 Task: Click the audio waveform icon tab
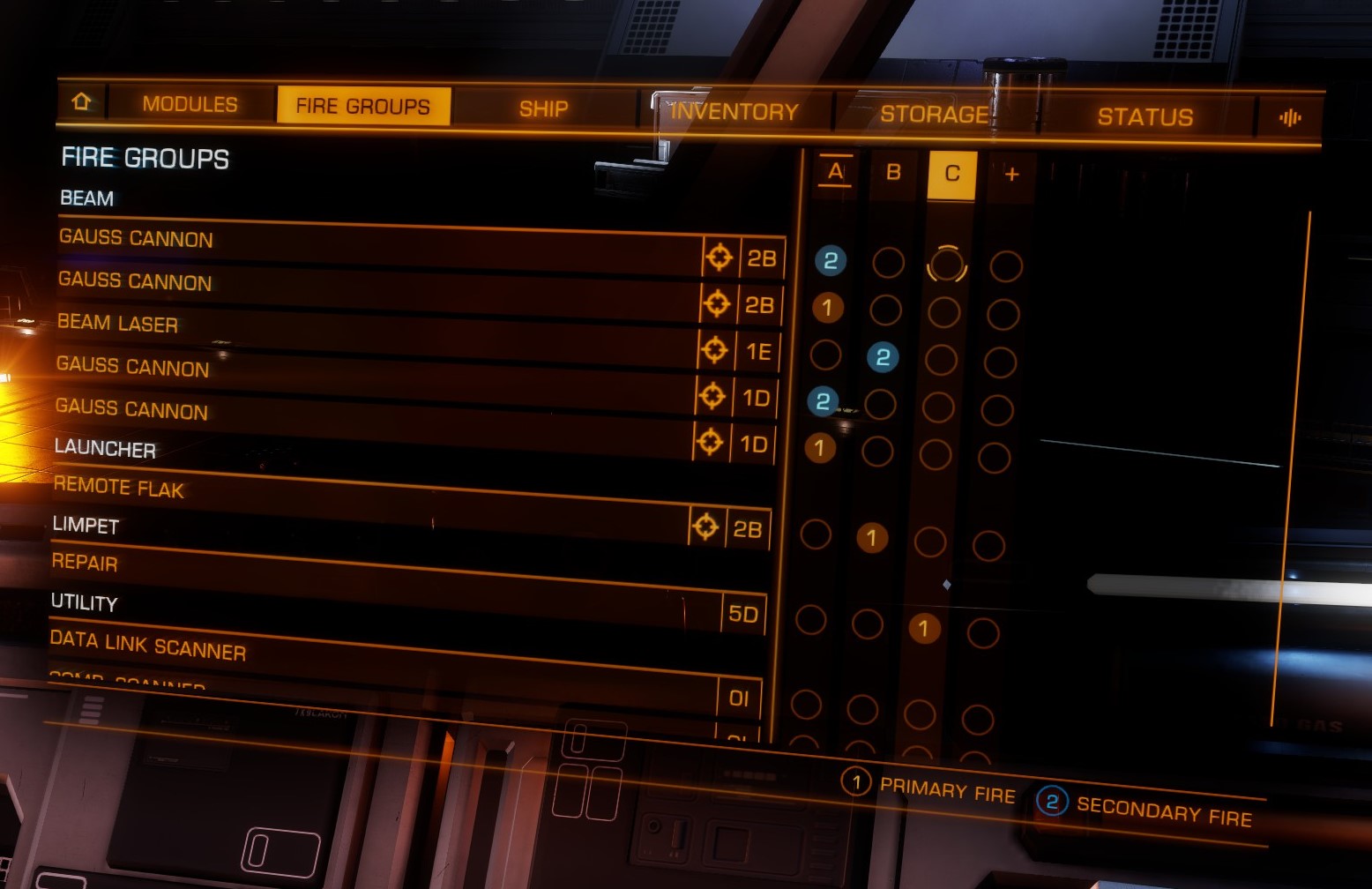[1289, 118]
